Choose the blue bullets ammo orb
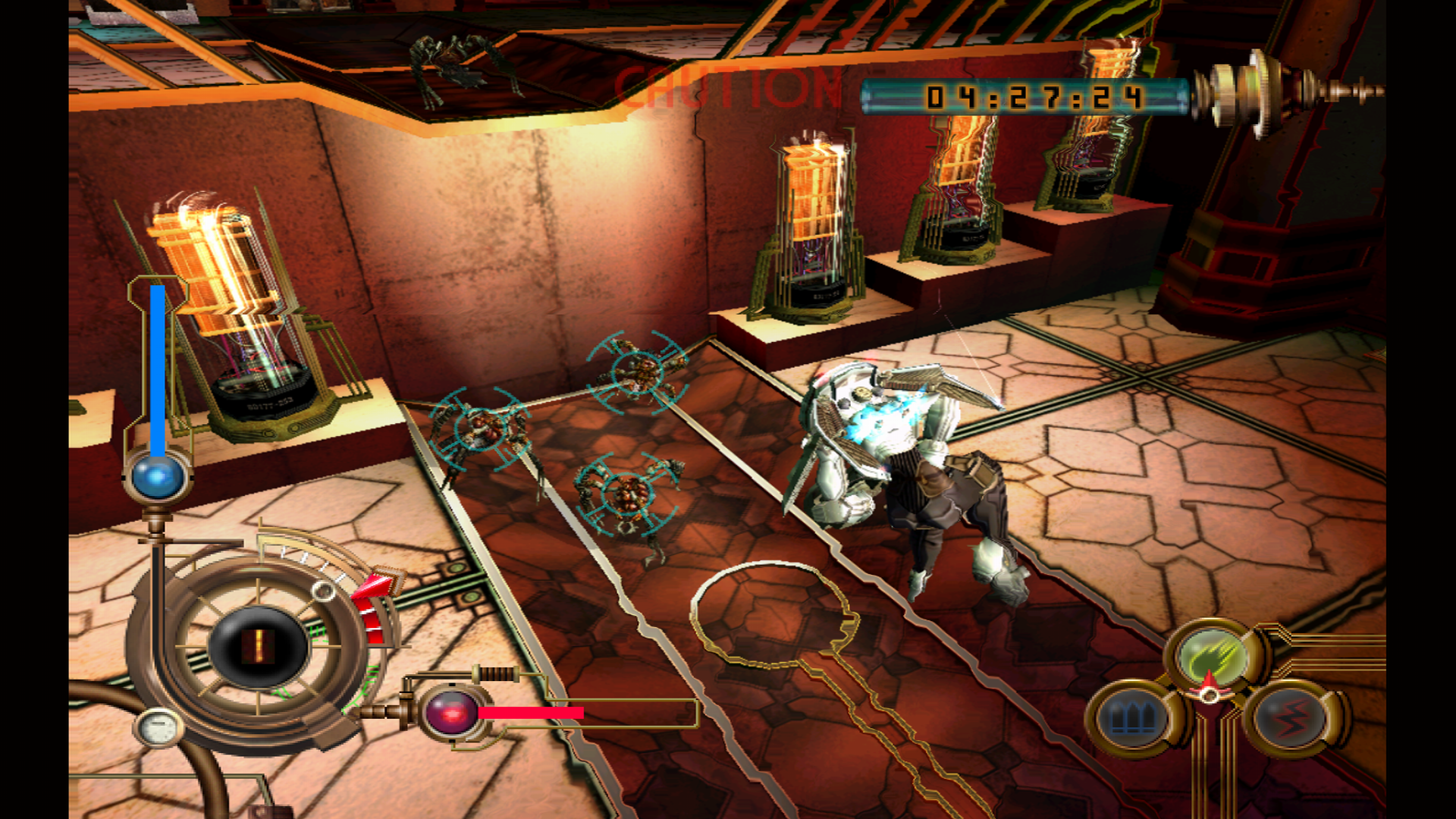 click(x=1134, y=717)
